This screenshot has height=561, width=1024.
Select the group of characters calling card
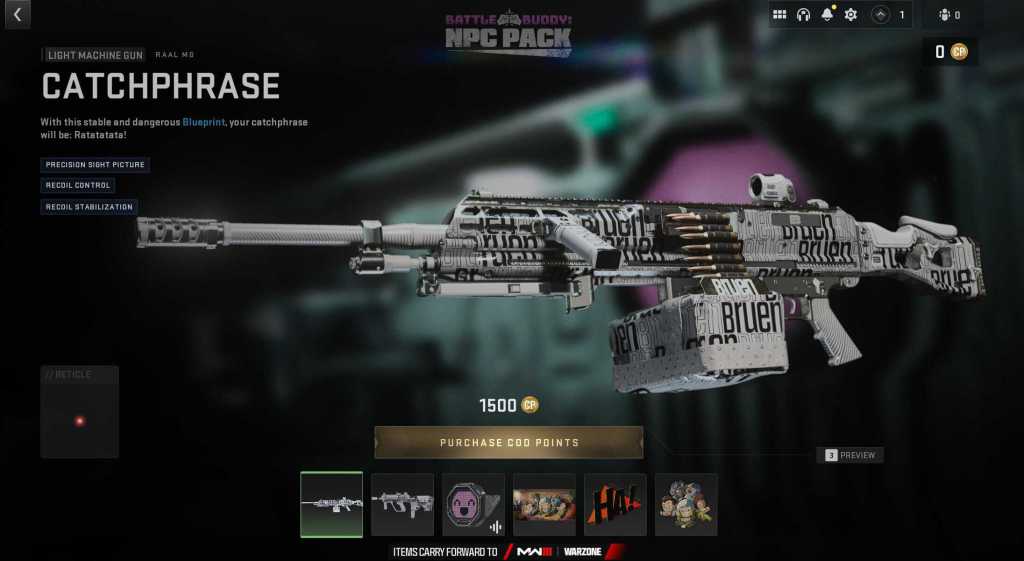[x=544, y=504]
